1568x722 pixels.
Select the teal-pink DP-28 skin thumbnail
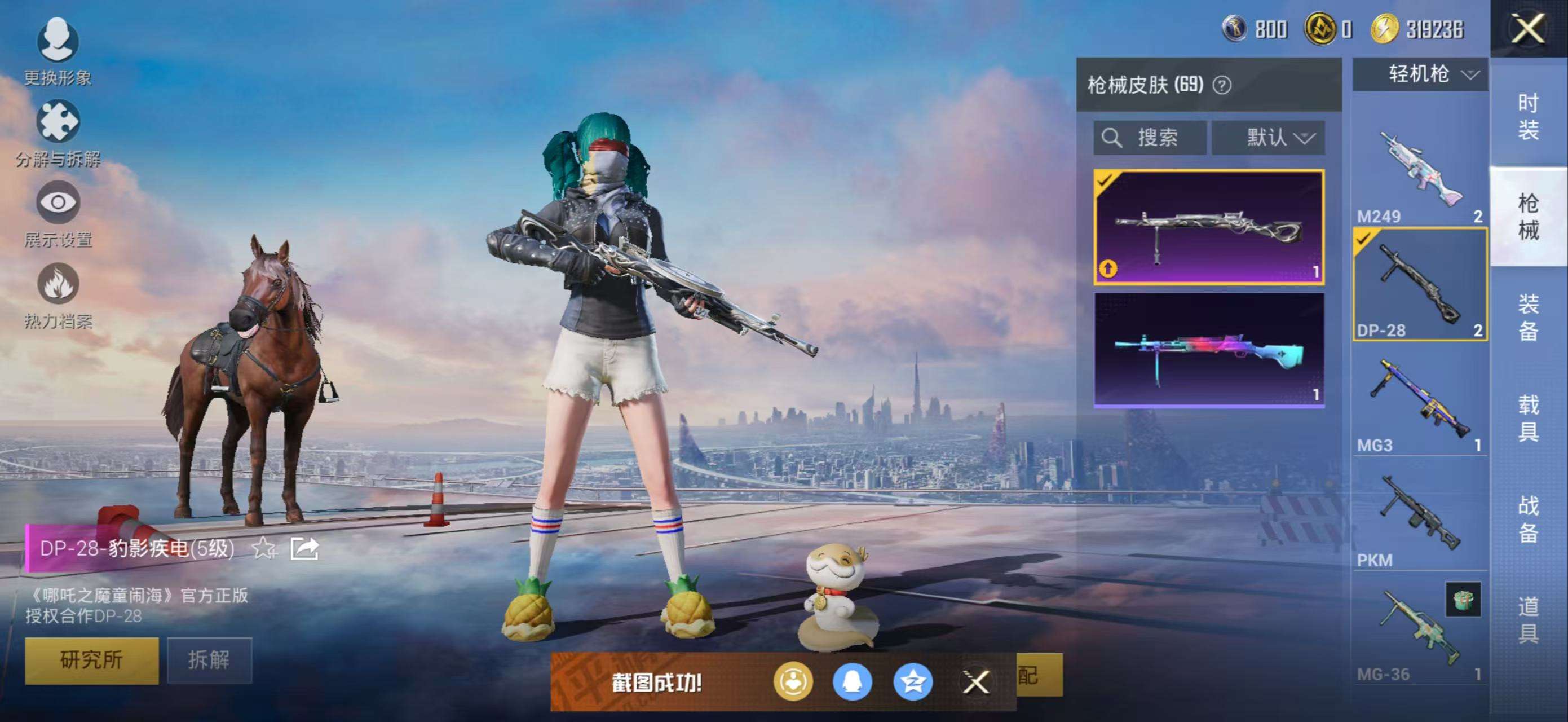1209,350
